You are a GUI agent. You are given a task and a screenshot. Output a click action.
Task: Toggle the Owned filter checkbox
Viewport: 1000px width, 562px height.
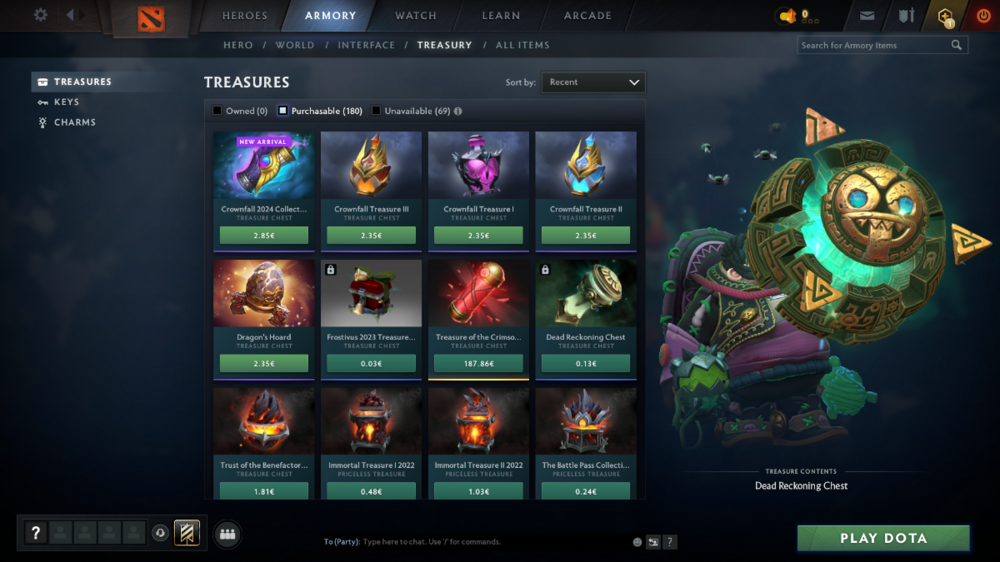[x=217, y=111]
